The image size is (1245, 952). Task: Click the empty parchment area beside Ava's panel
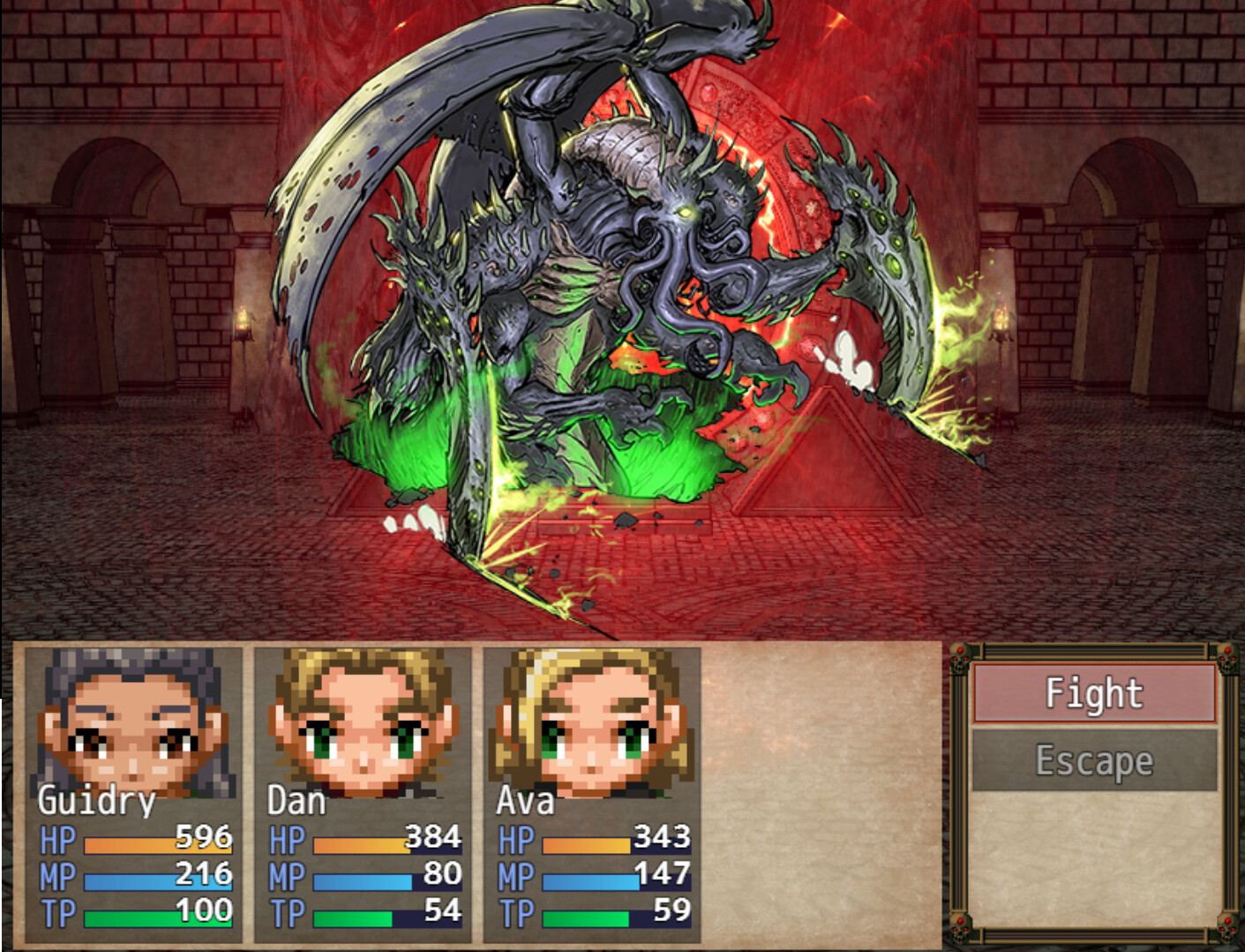pos(821,794)
